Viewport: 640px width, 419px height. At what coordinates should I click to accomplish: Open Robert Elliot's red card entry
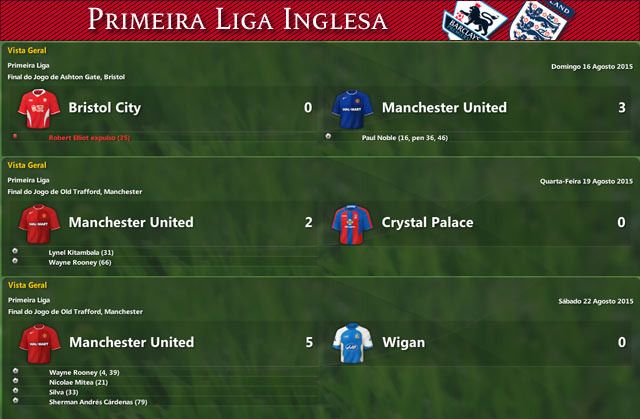(x=88, y=136)
